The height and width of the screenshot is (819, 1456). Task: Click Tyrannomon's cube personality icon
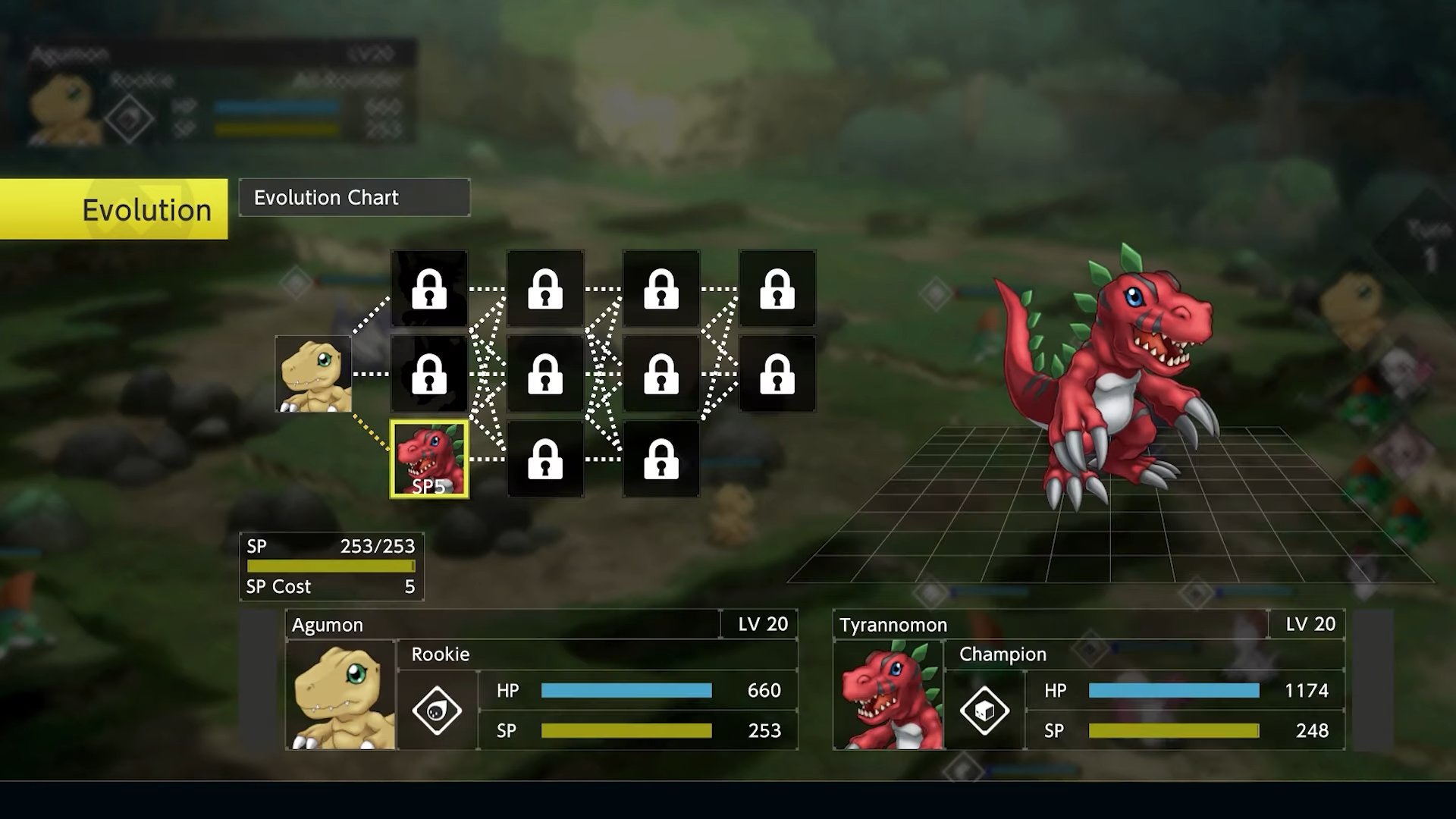pyautogui.click(x=984, y=711)
